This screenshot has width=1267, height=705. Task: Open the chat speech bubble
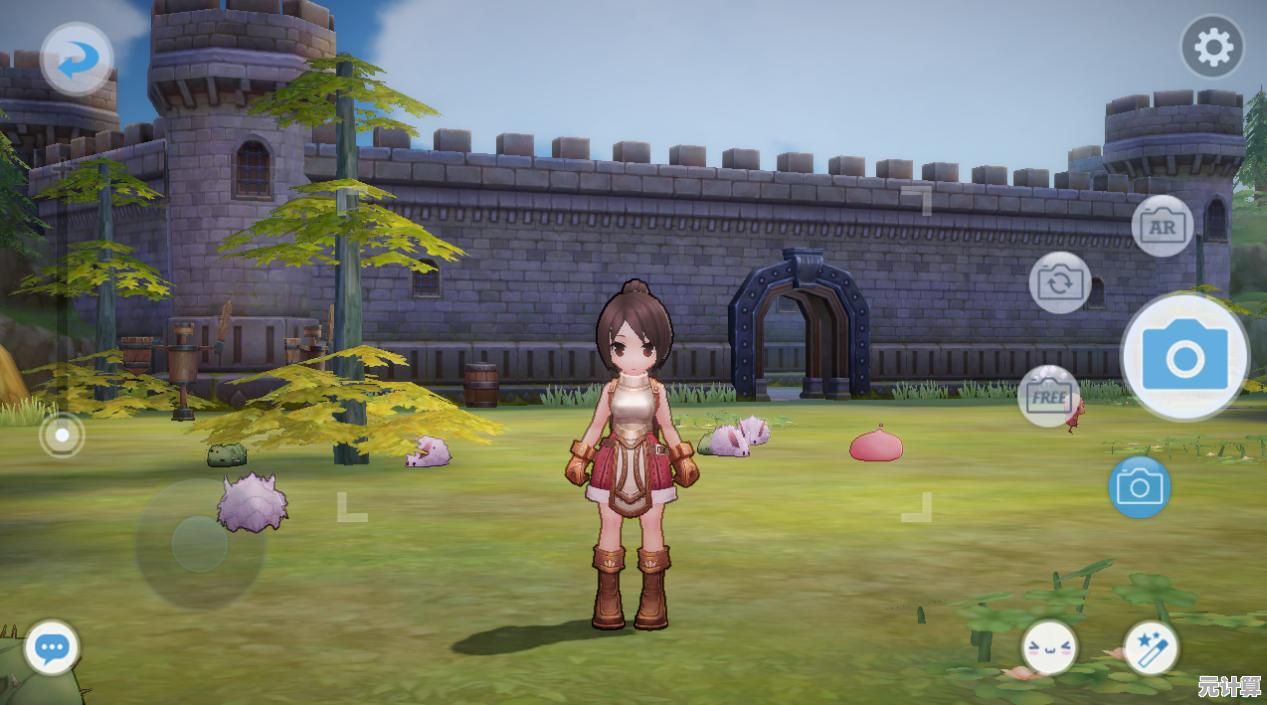[51, 648]
